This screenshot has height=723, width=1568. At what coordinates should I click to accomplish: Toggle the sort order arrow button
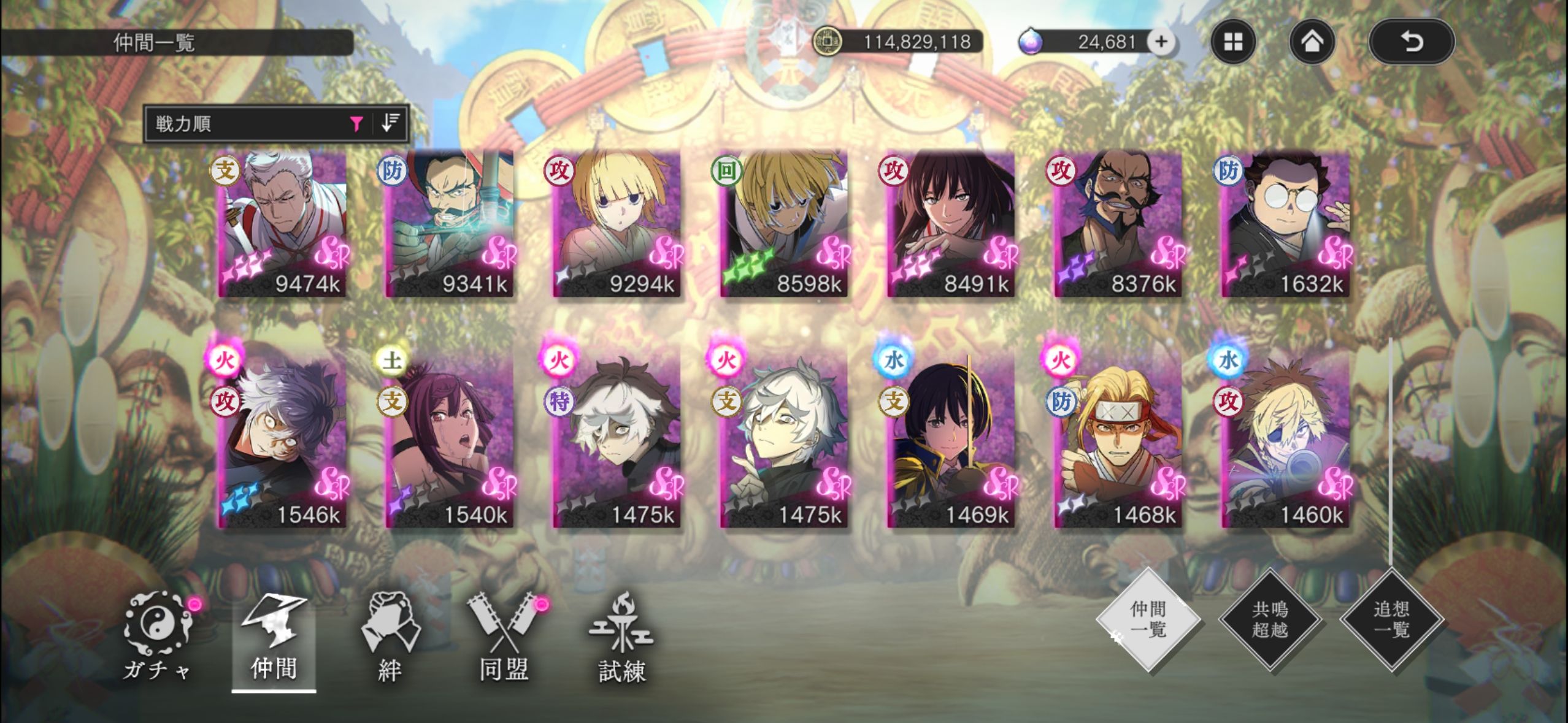(x=390, y=123)
